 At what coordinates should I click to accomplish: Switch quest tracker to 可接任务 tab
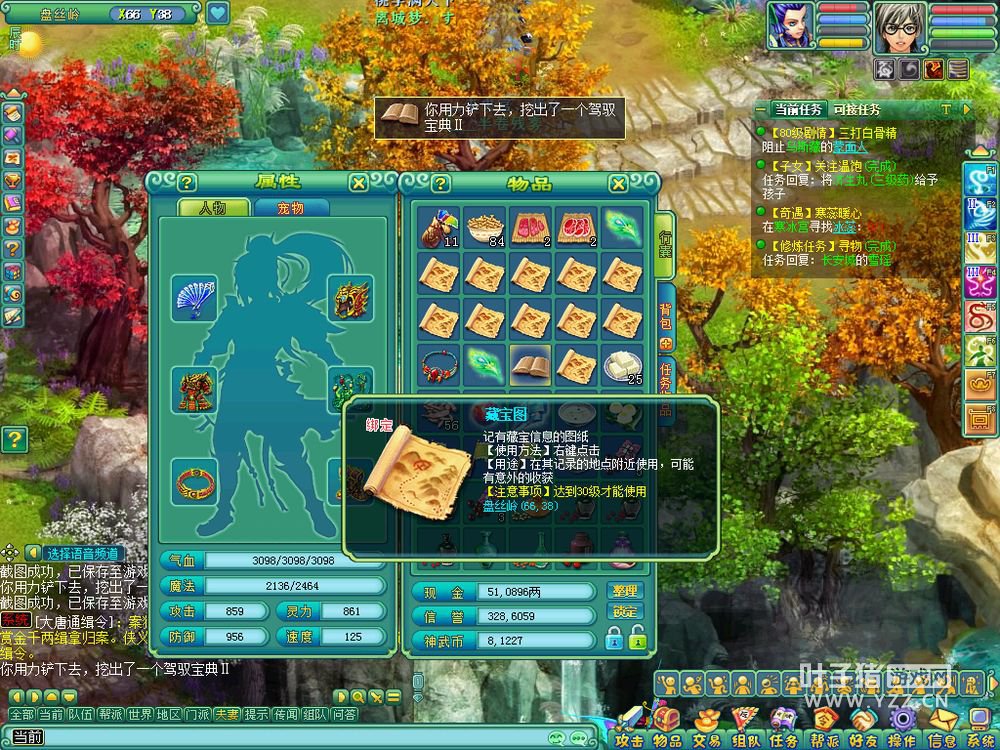pos(856,109)
